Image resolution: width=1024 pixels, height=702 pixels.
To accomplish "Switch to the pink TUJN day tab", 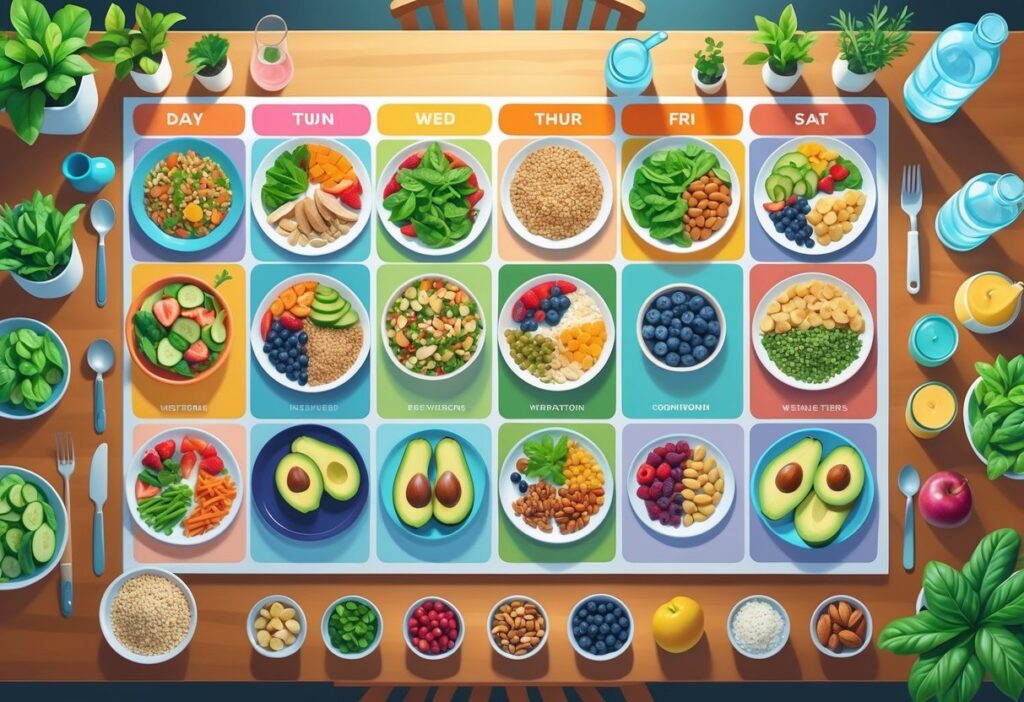I will pyautogui.click(x=311, y=120).
